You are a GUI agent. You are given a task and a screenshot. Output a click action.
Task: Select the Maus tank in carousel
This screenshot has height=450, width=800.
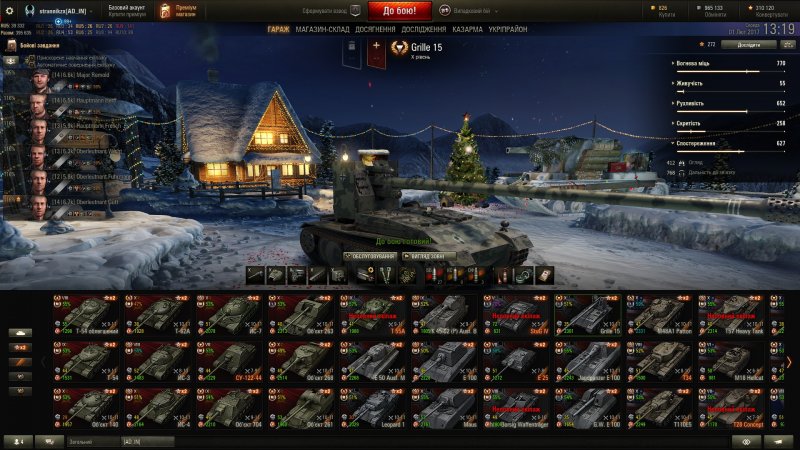(x=444, y=408)
